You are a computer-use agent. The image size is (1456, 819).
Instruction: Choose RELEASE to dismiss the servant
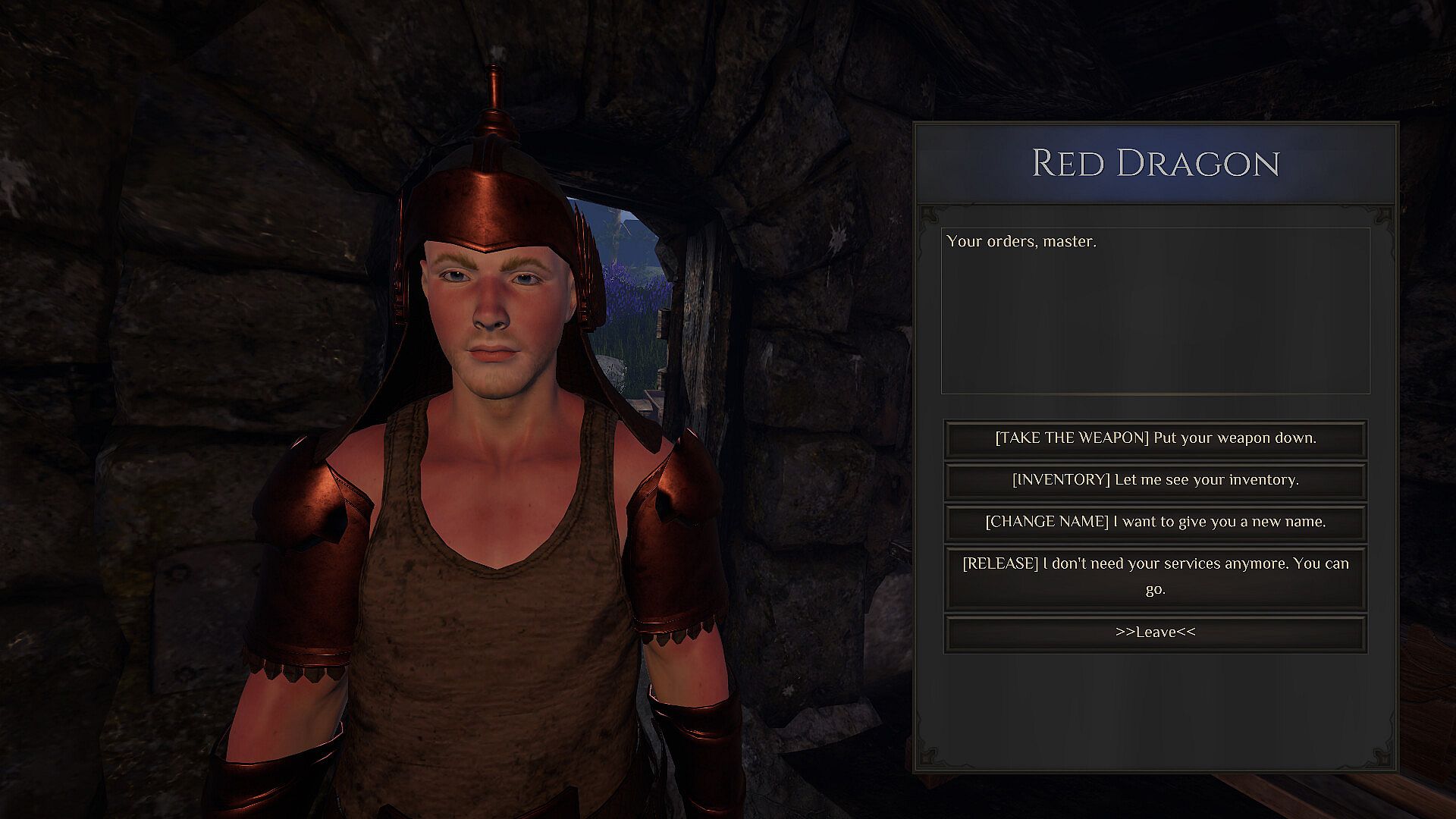coord(1155,576)
